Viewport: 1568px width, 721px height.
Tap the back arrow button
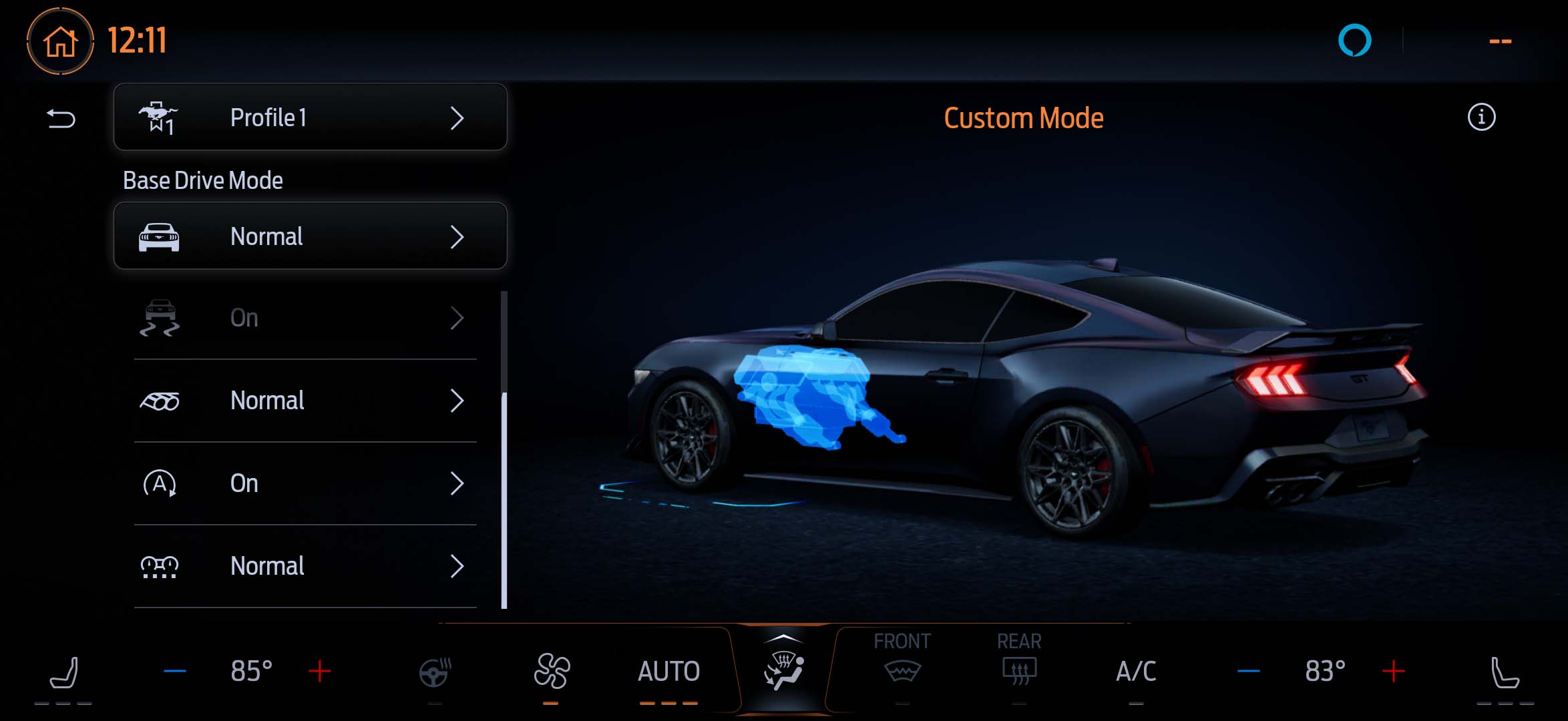click(61, 119)
